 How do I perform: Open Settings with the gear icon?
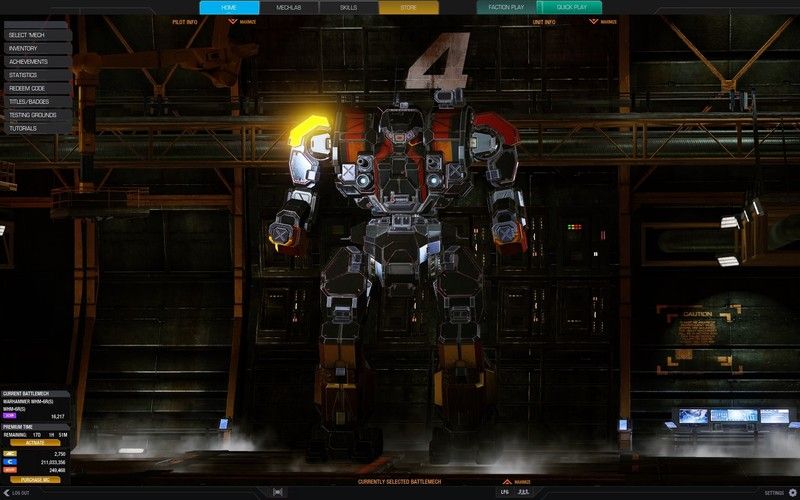point(793,492)
